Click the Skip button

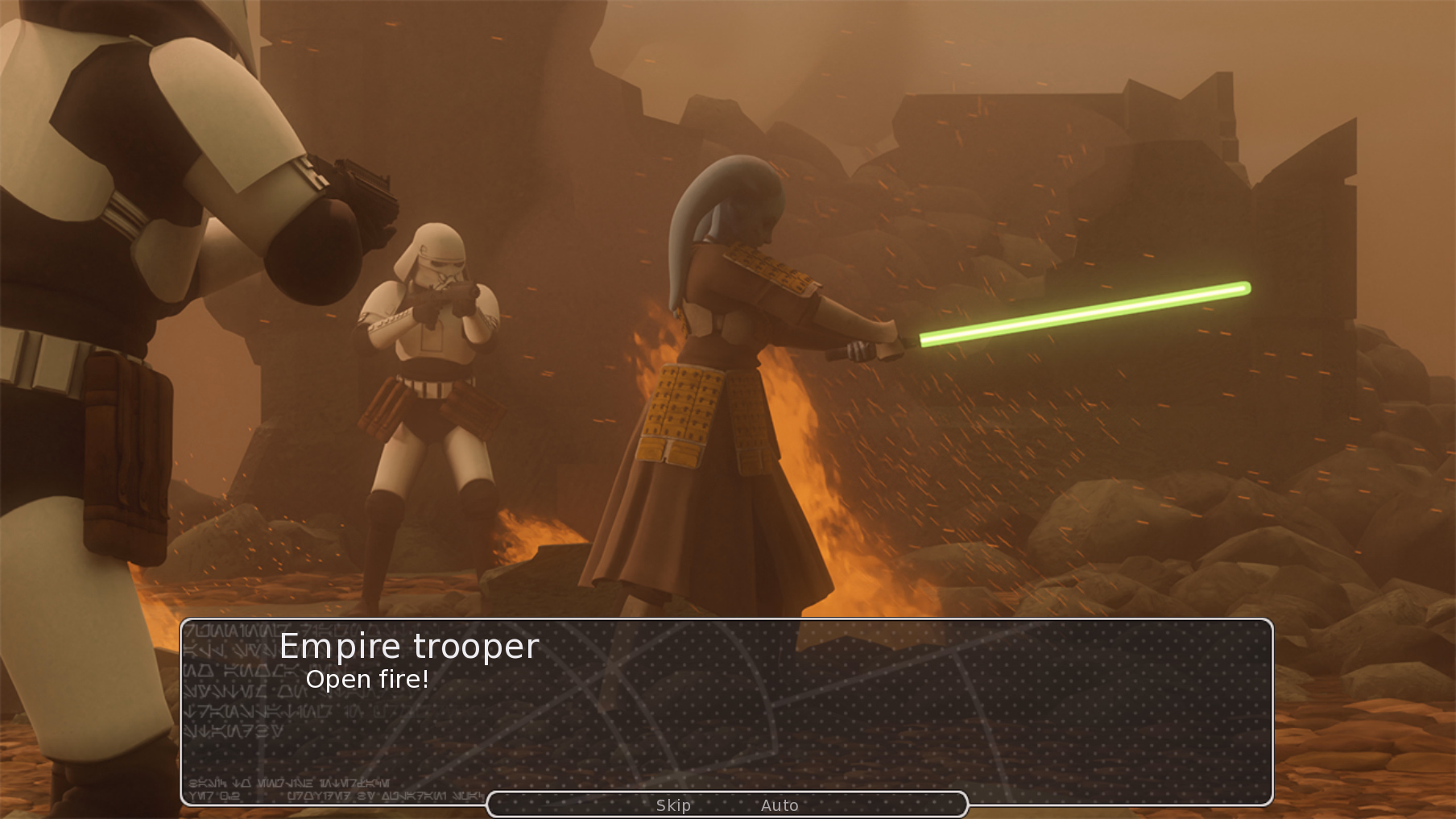674,805
